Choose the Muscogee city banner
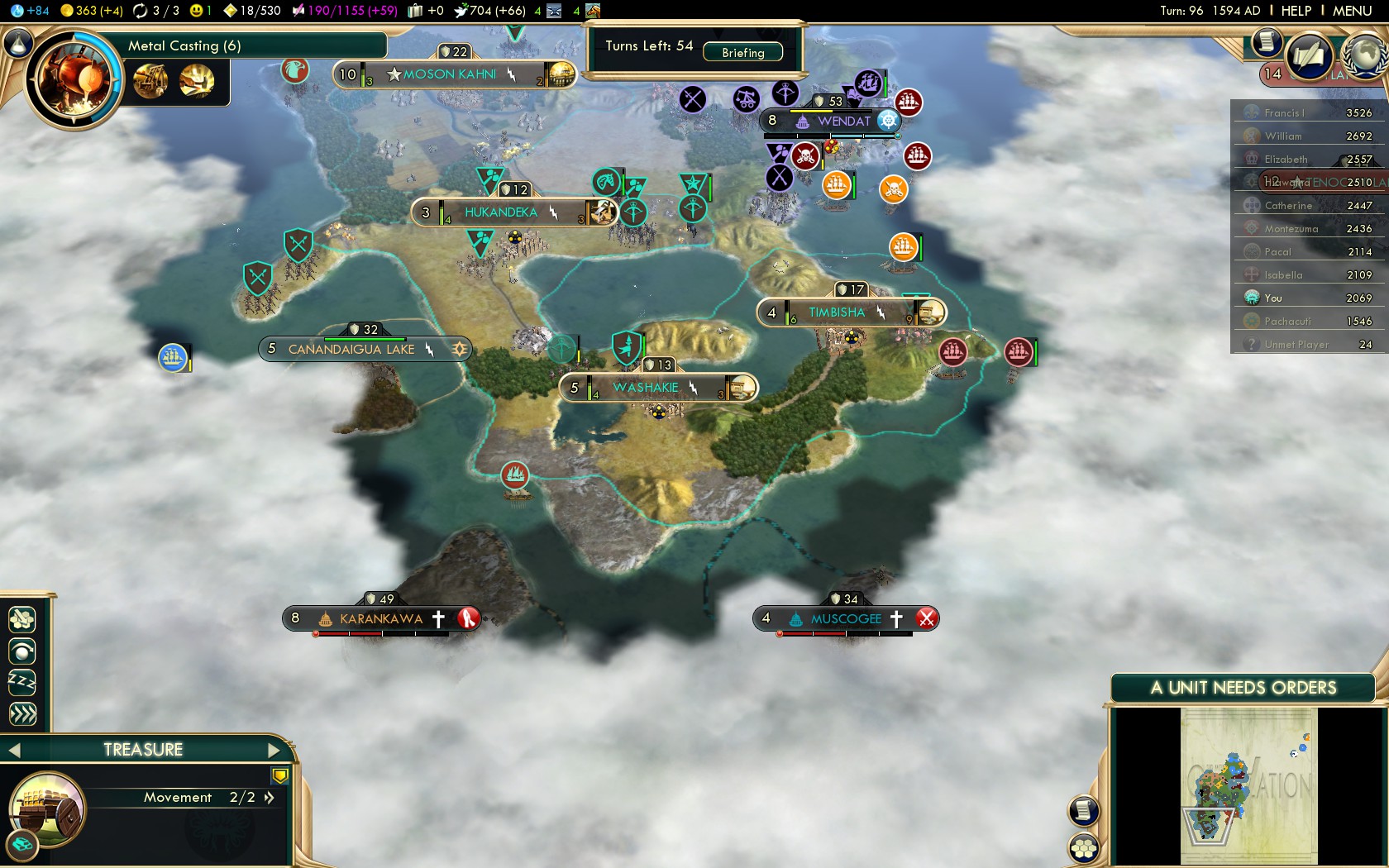This screenshot has height=868, width=1389. coord(846,619)
